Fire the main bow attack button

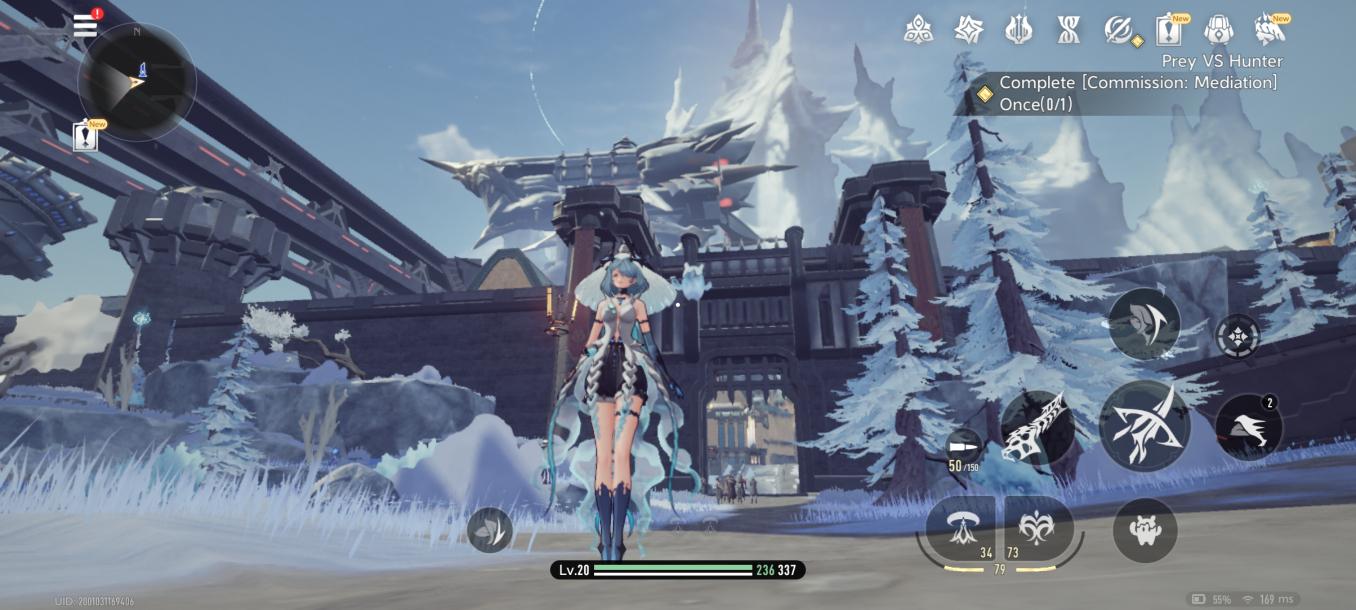(x=1144, y=425)
